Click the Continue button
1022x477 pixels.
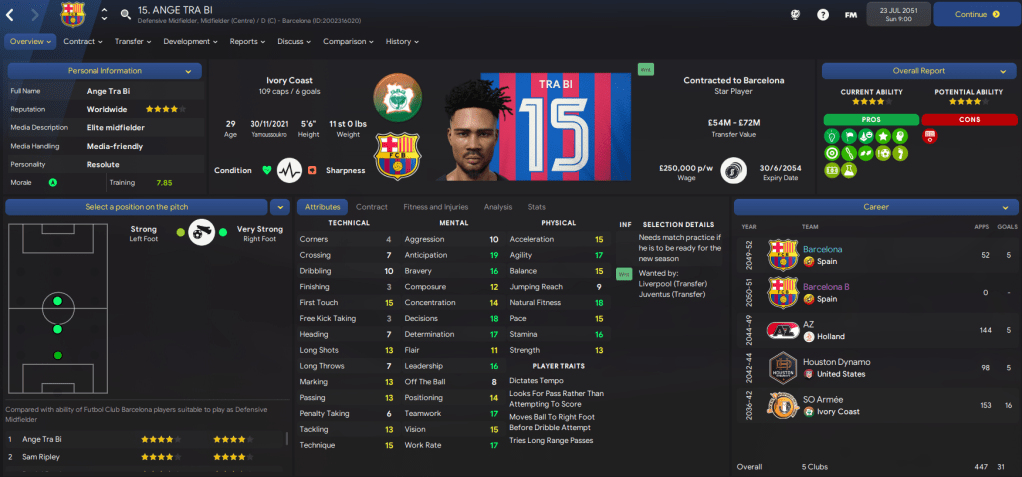pyautogui.click(x=976, y=14)
